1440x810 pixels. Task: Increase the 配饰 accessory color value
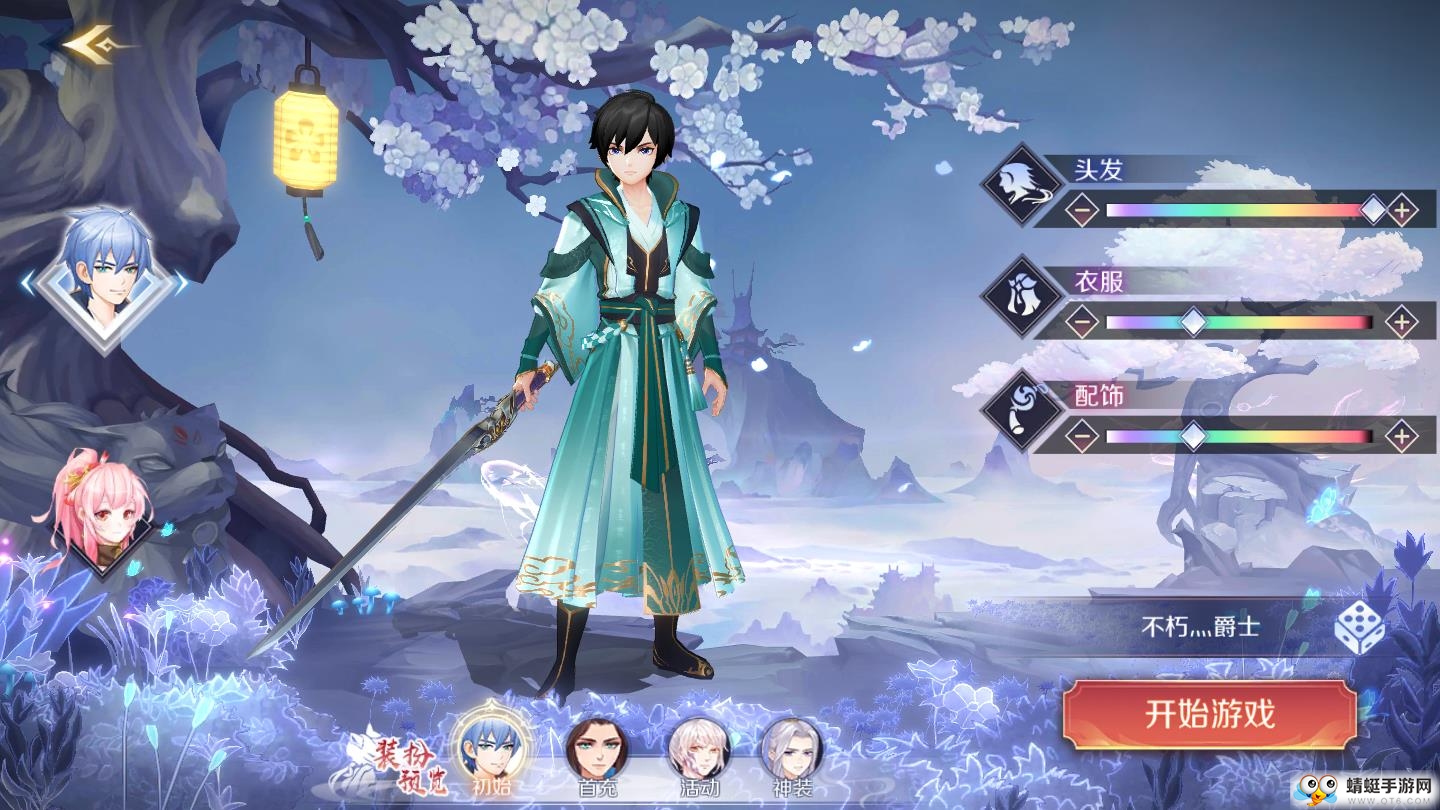(x=1402, y=436)
